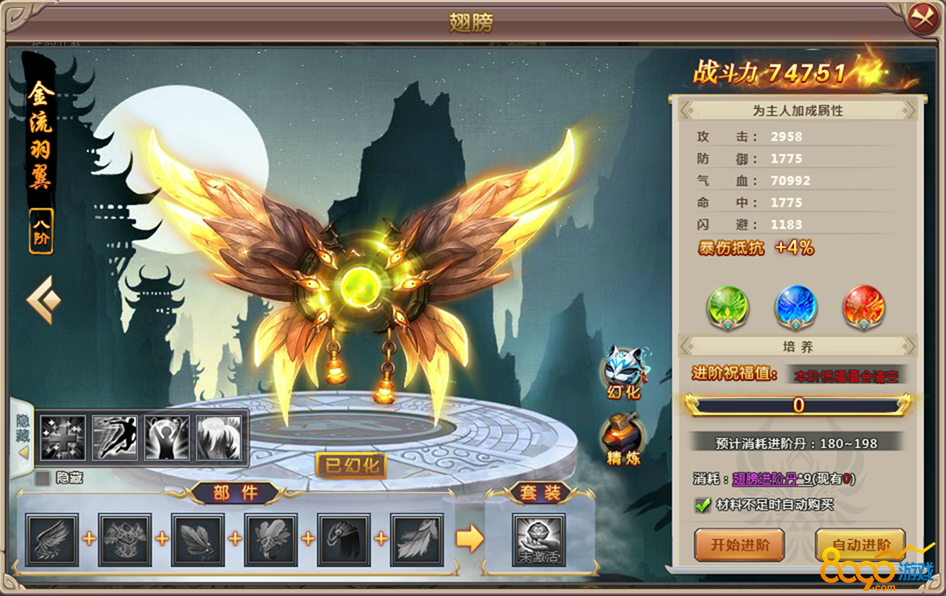The height and width of the screenshot is (596, 946).
Task: Collapse the skill panel via 隐藏 tab
Action: pos(21,432)
